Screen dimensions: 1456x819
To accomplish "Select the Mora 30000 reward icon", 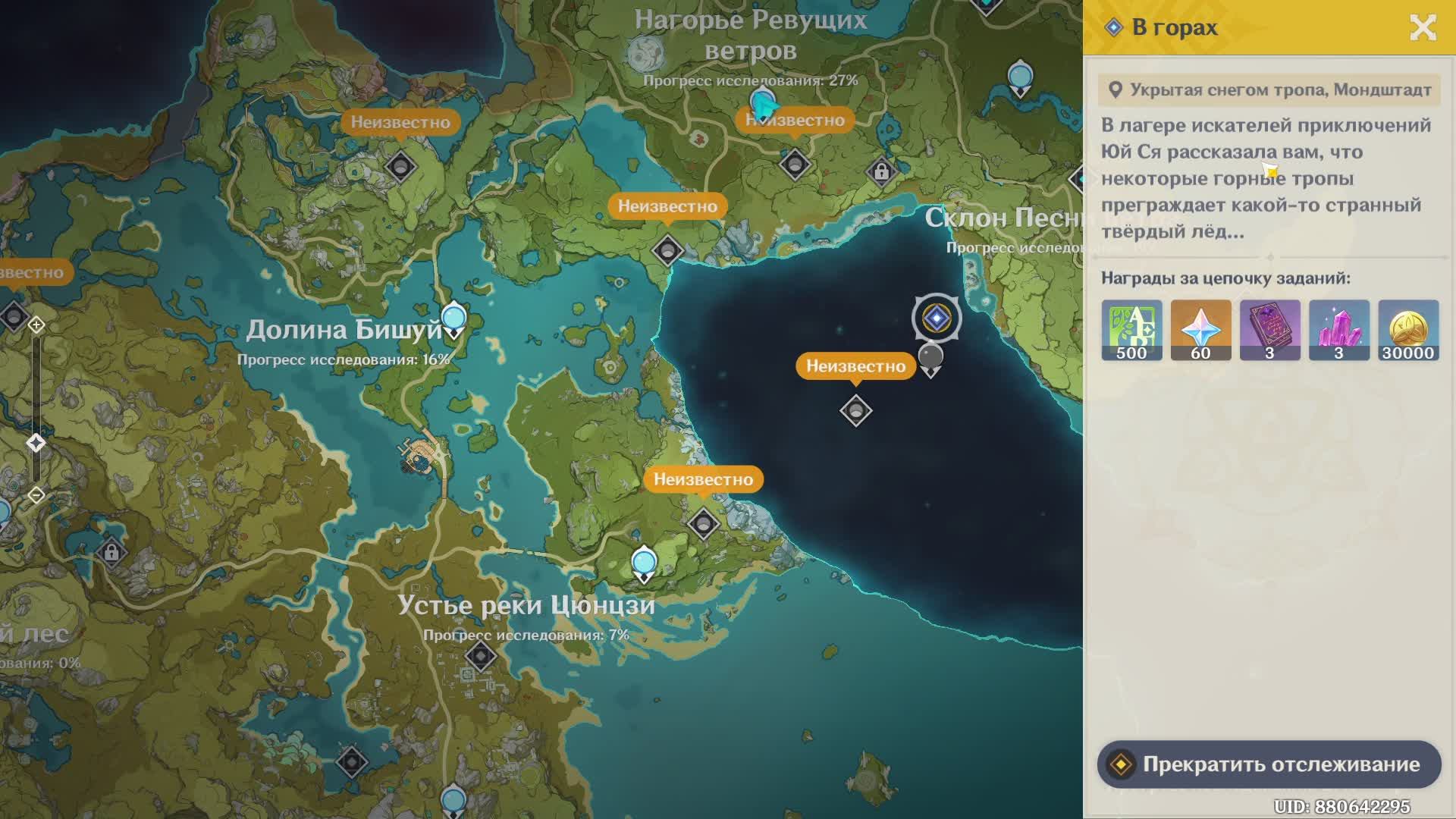I will click(1407, 330).
